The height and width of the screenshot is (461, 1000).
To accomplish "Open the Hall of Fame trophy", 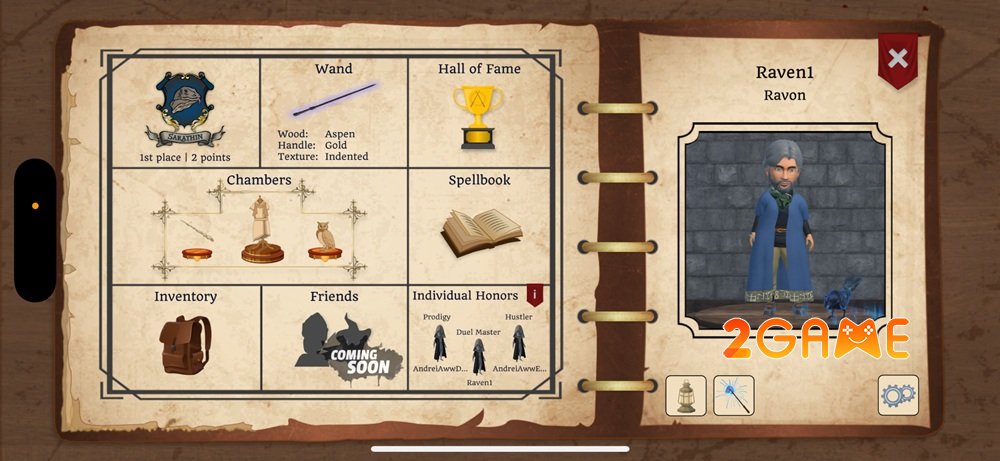I will click(479, 111).
